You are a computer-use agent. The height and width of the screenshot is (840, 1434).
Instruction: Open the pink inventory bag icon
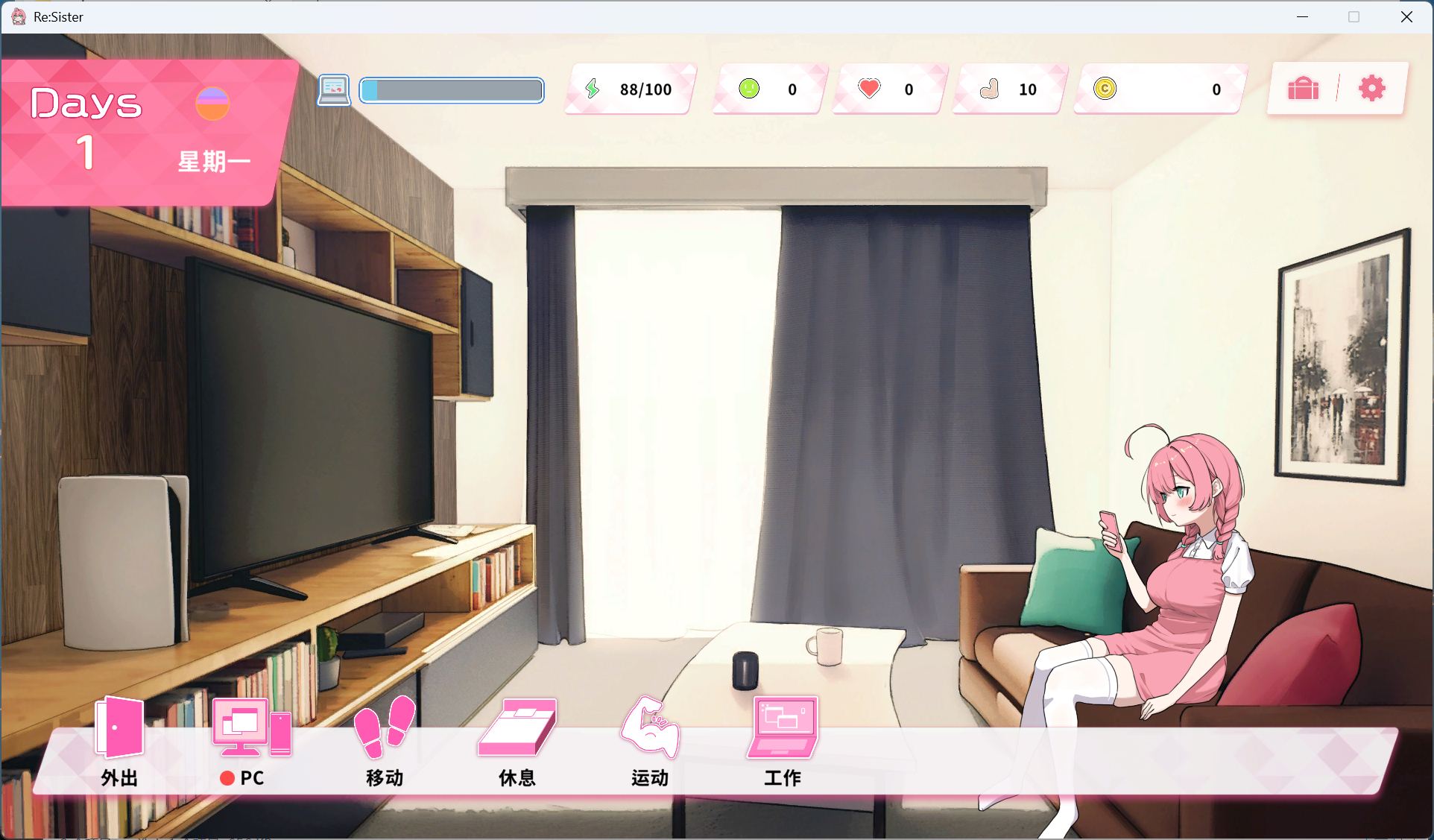[1303, 89]
